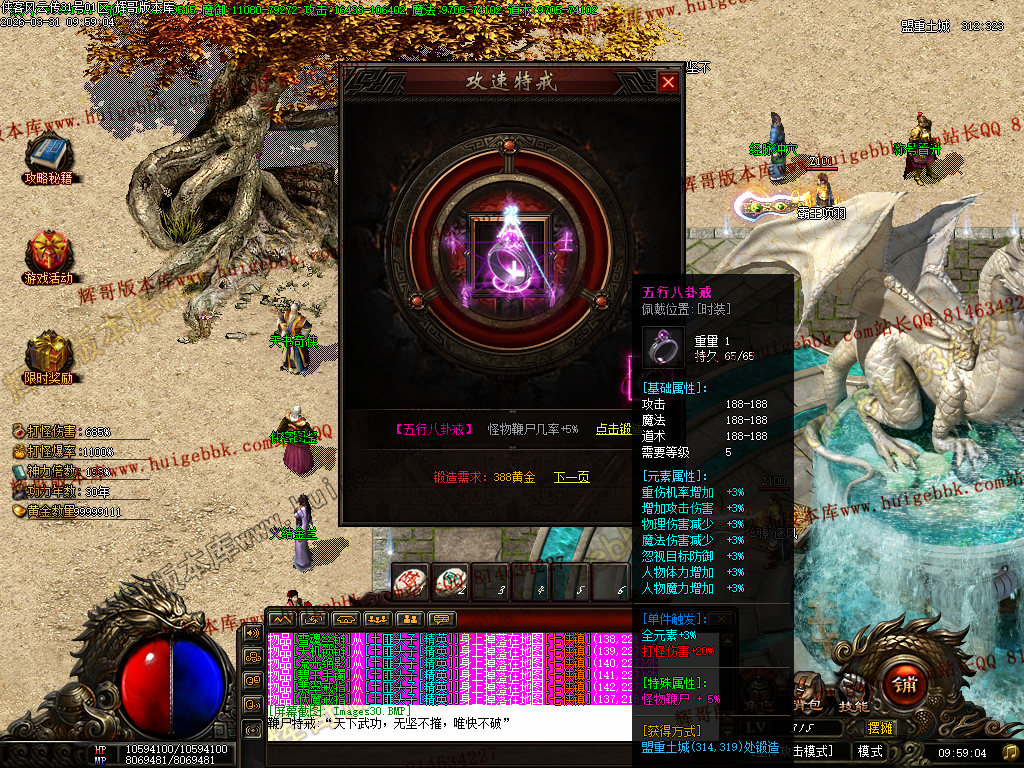Image resolution: width=1024 pixels, height=768 pixels.
Task: Open the 技能 skills panel
Action: pos(853,706)
